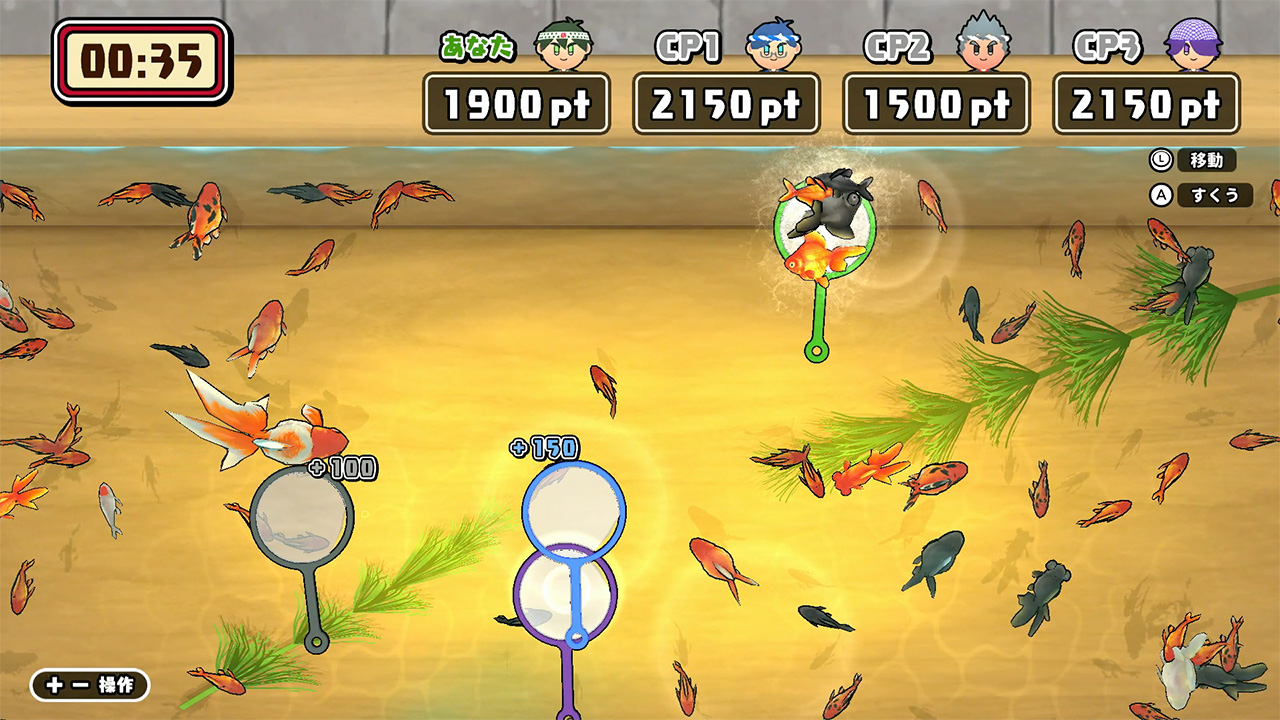The image size is (1280, 720).
Task: Choose CP2's gray spiky-haired portrait
Action: point(984,44)
